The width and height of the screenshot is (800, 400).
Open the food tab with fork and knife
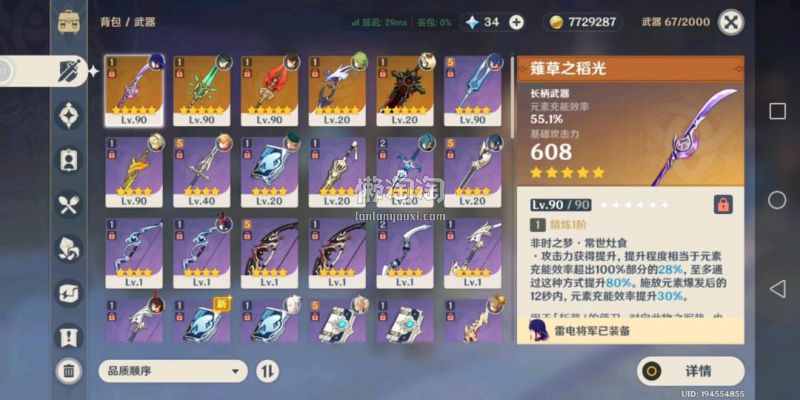click(x=68, y=205)
